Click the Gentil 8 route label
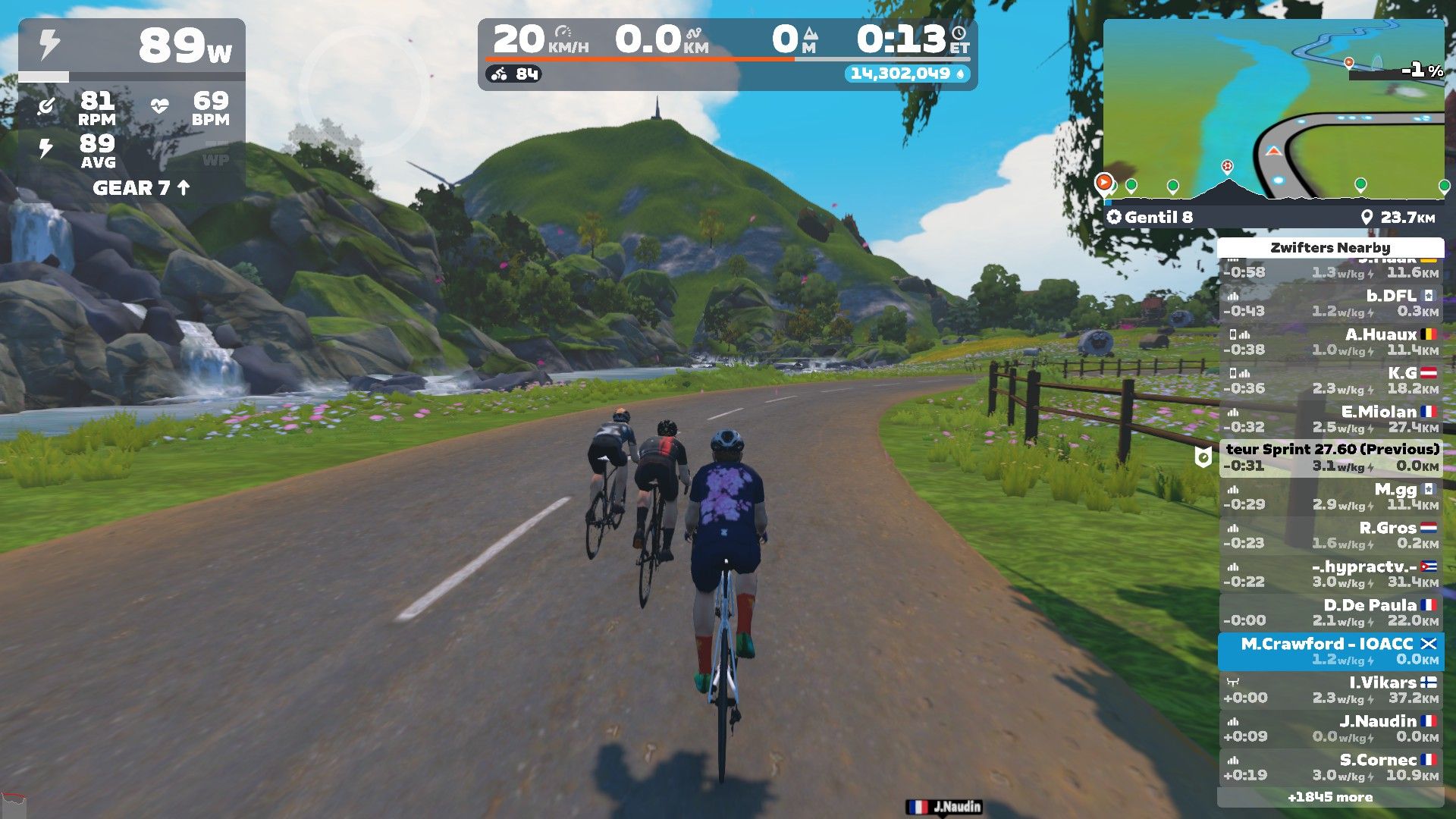1456x819 pixels. tap(1158, 218)
